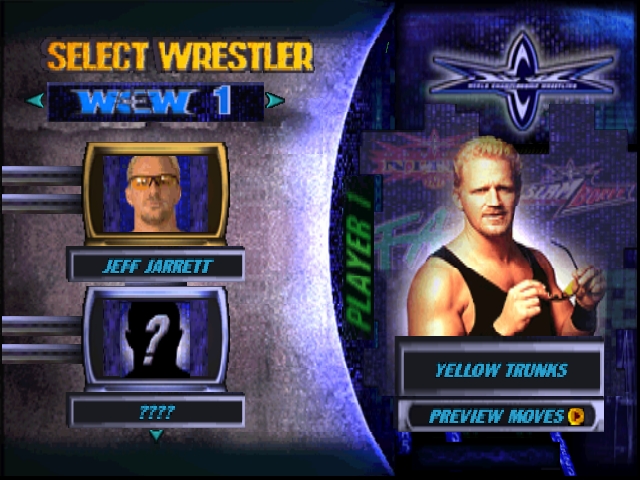Select the Jeff Jarrett portrait
This screenshot has height=480, width=640.
tap(155, 193)
